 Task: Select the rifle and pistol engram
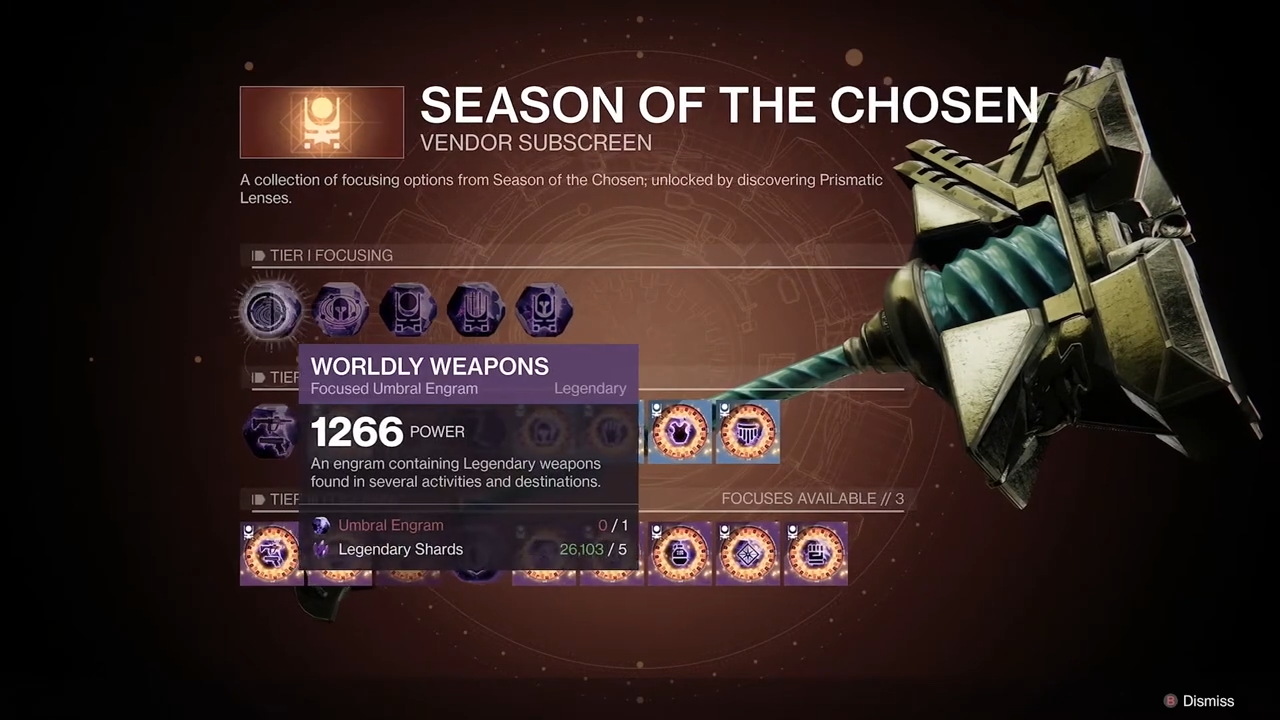(270, 432)
